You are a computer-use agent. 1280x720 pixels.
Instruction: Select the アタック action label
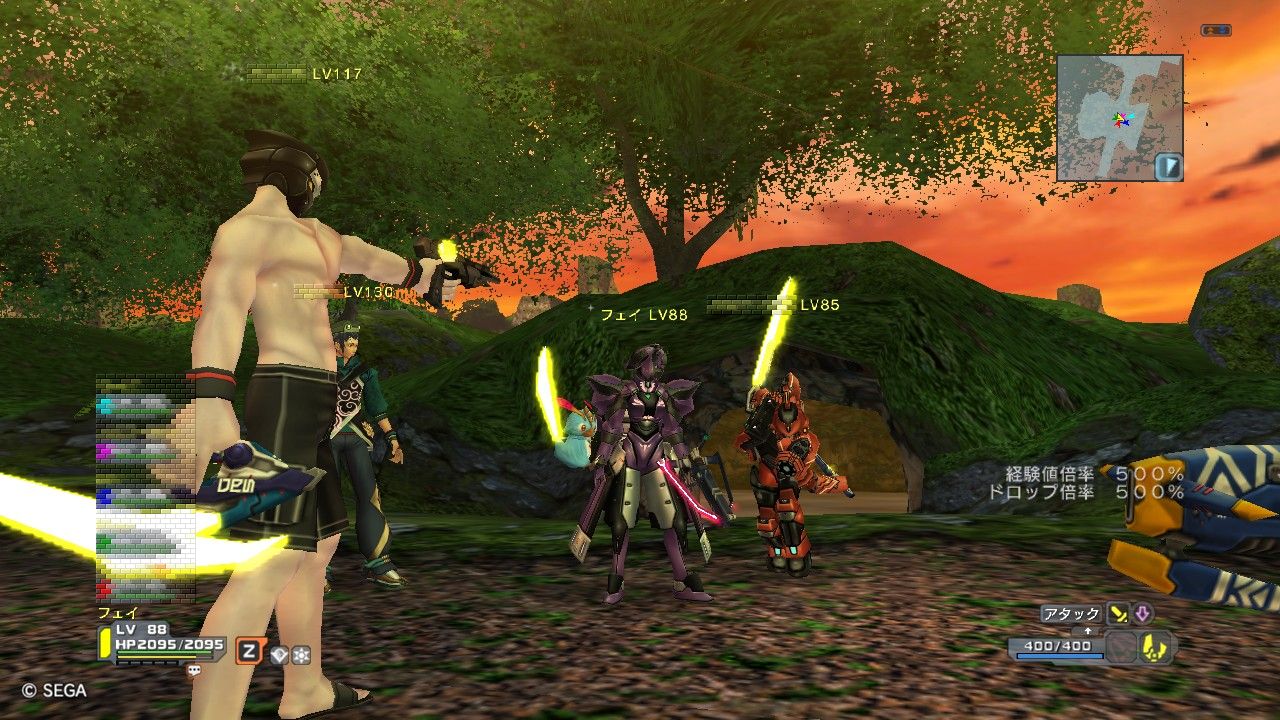[1071, 614]
